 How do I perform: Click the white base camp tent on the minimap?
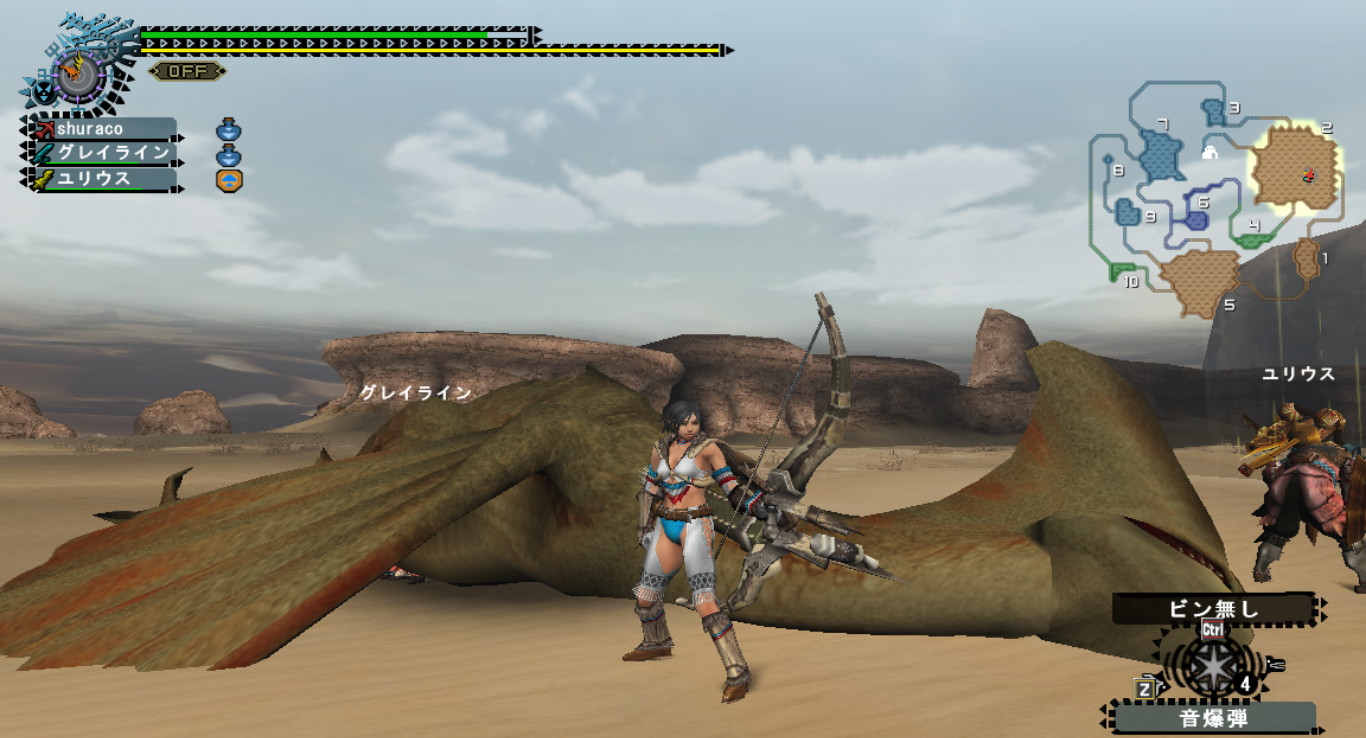(1210, 153)
